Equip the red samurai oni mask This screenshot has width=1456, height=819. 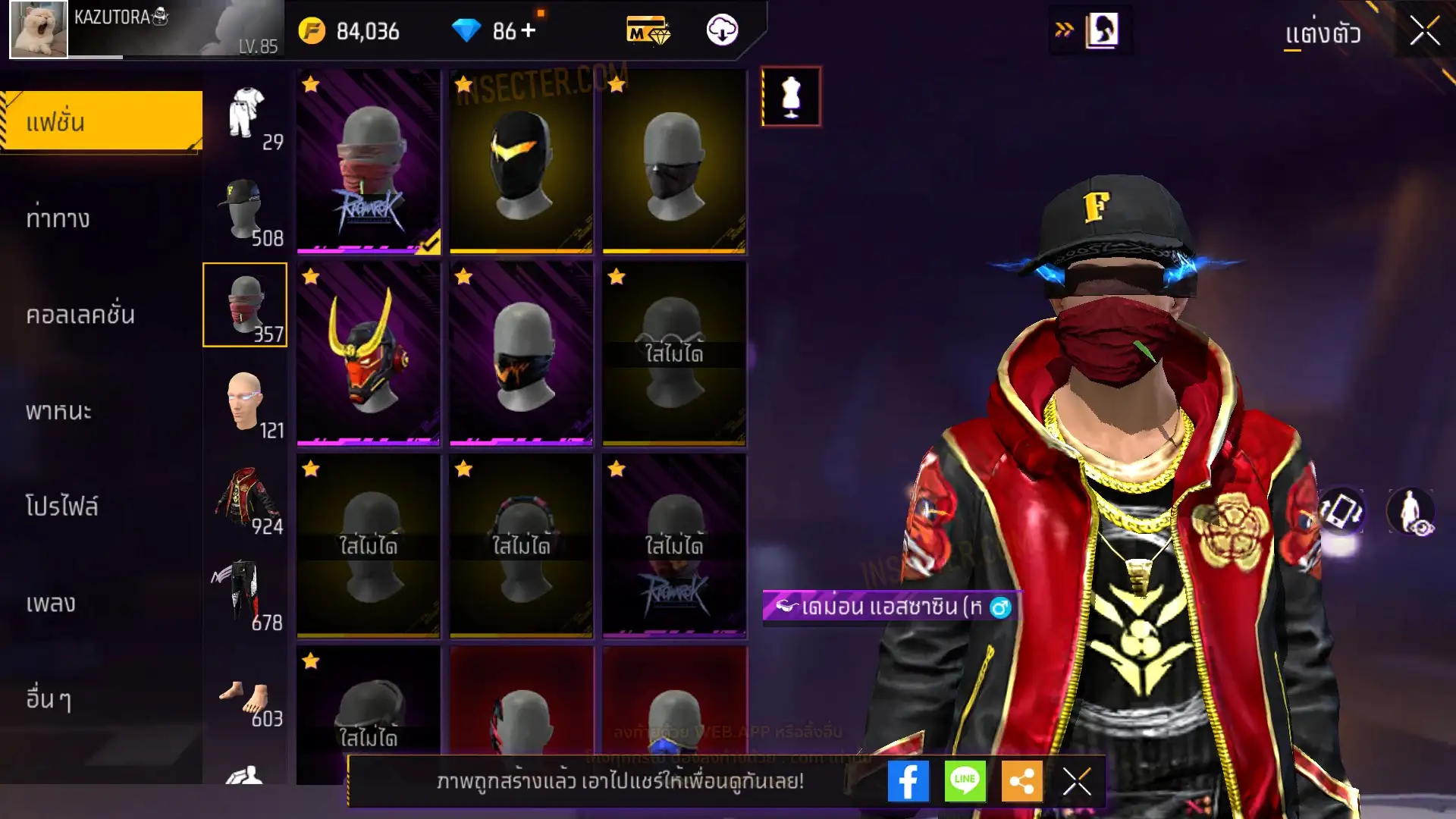click(369, 353)
